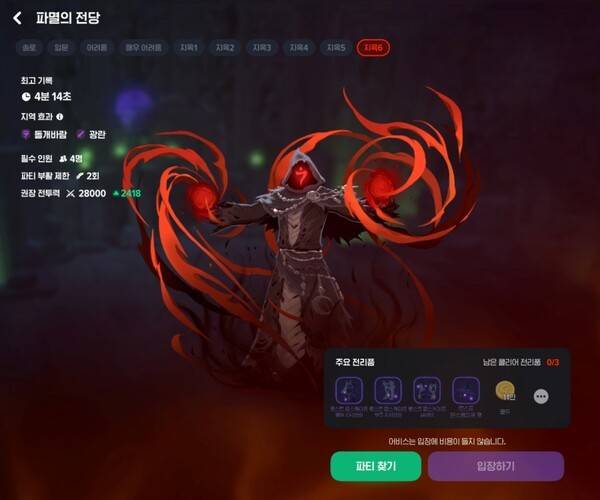The height and width of the screenshot is (500, 600).
Task: Open the 지옥3 tab
Action: [262, 48]
